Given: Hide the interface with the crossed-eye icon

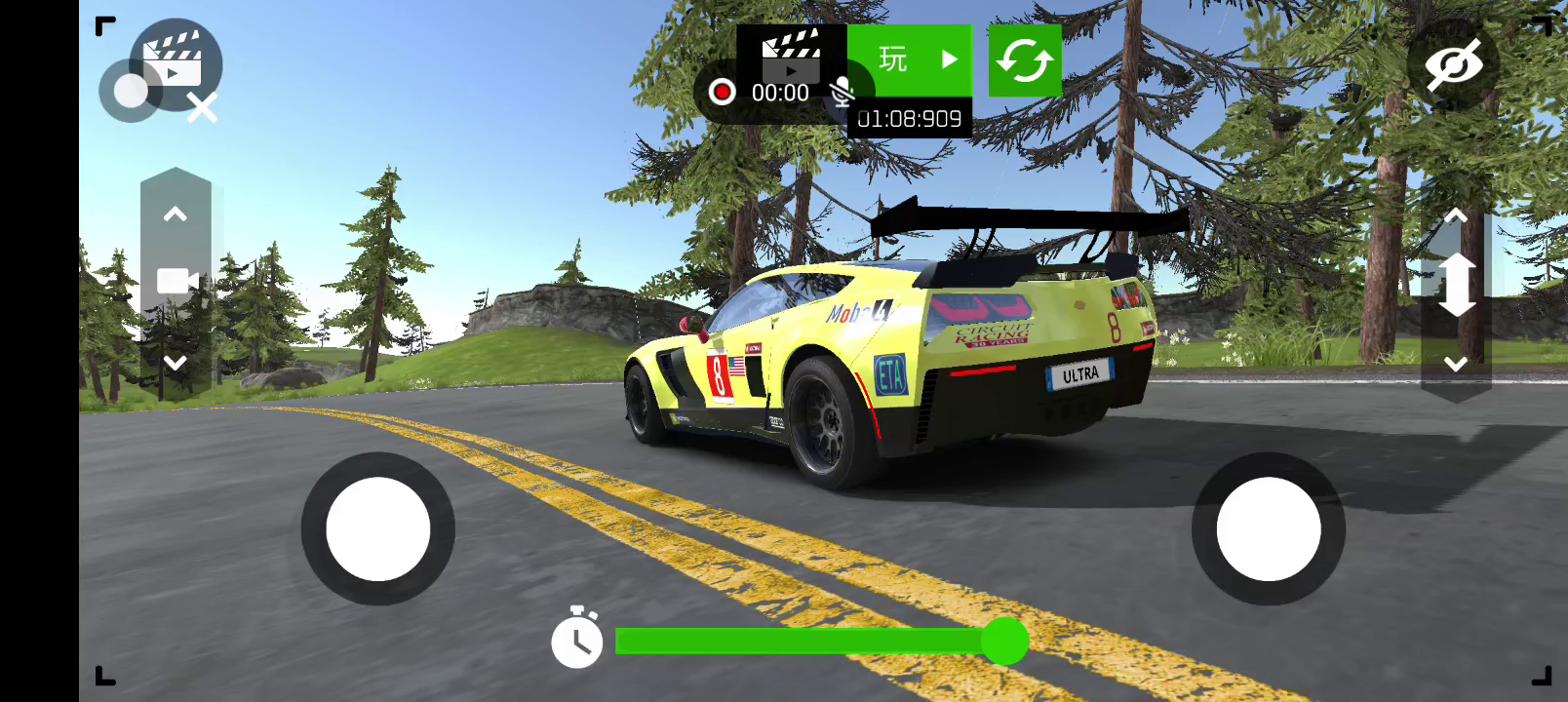Looking at the screenshot, I should (x=1453, y=64).
